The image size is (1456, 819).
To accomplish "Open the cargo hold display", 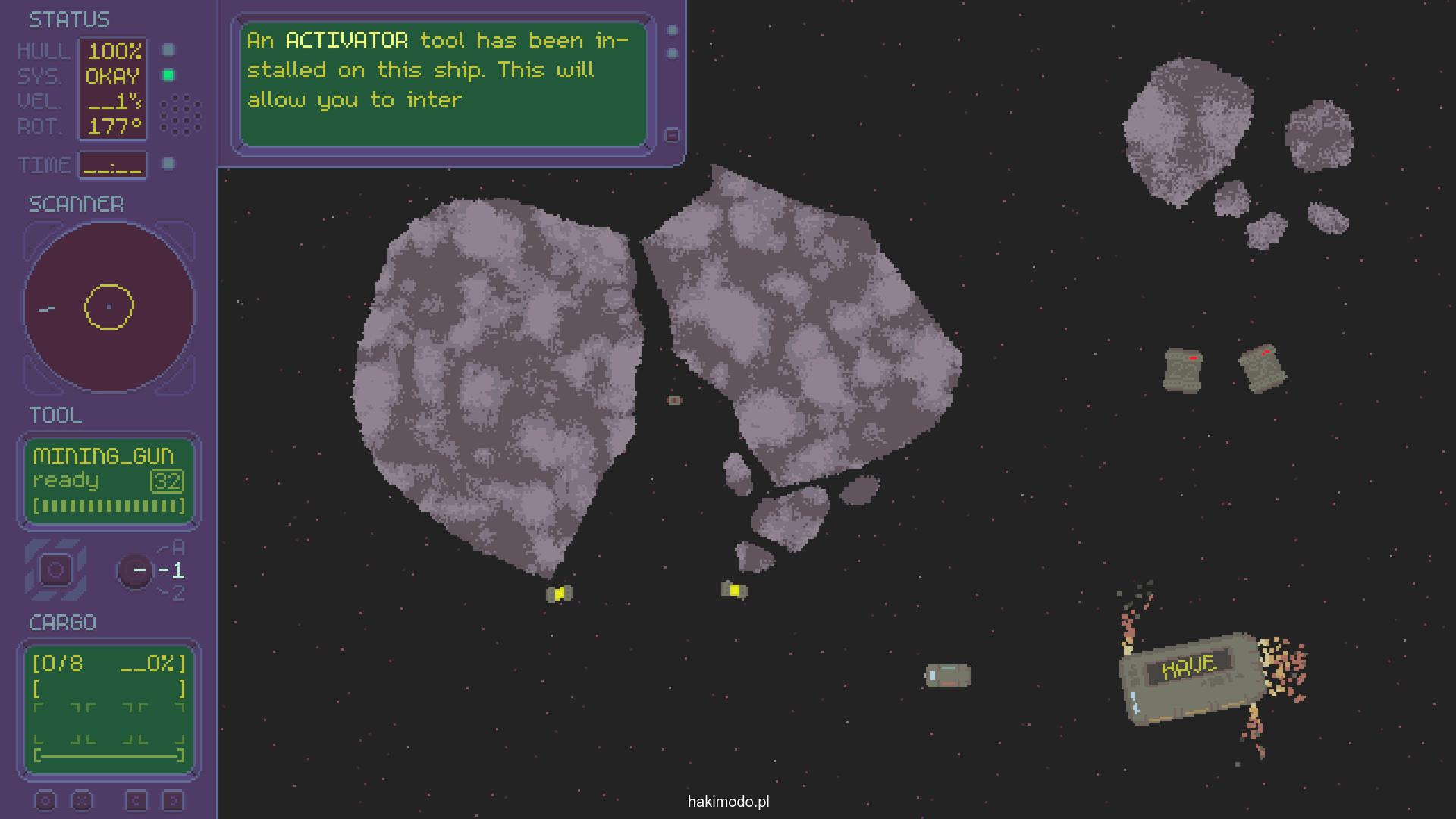I will click(x=109, y=708).
